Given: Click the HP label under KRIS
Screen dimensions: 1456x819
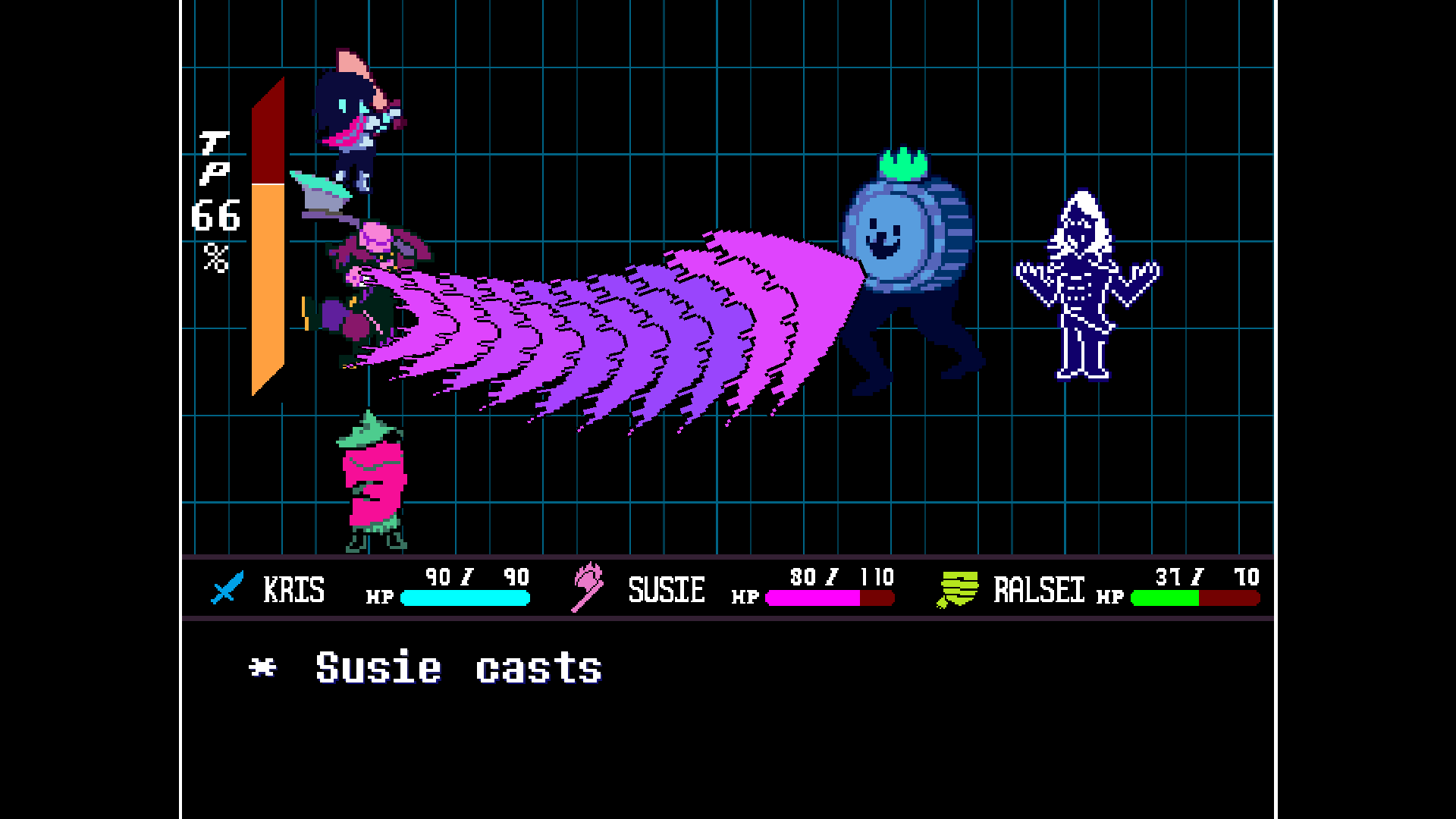Looking at the screenshot, I should click(381, 598).
